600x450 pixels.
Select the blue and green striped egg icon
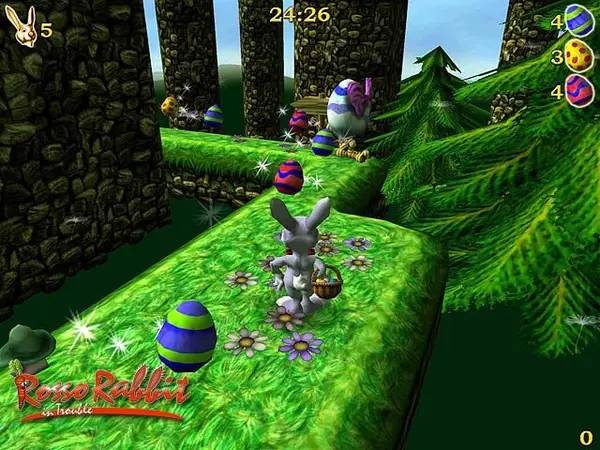[x=579, y=19]
